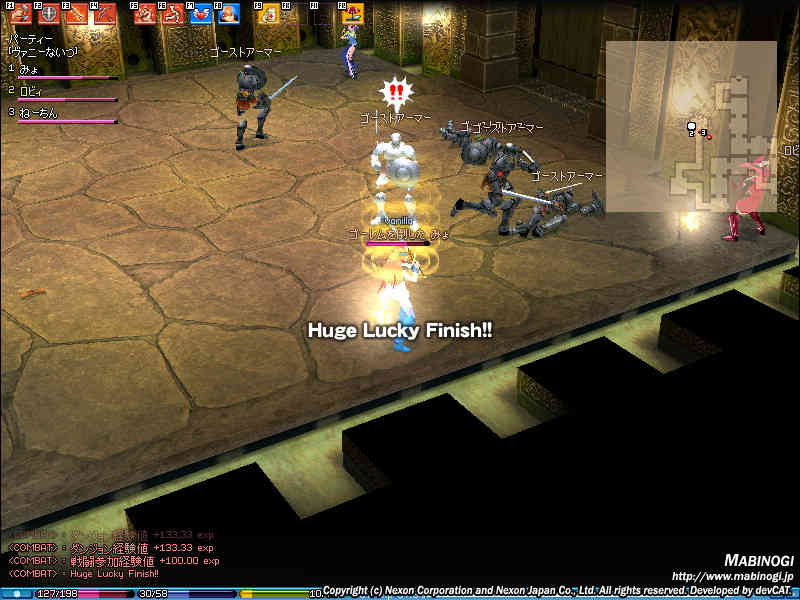Select party member ロビィ in party list
800x600 pixels.
[32, 91]
